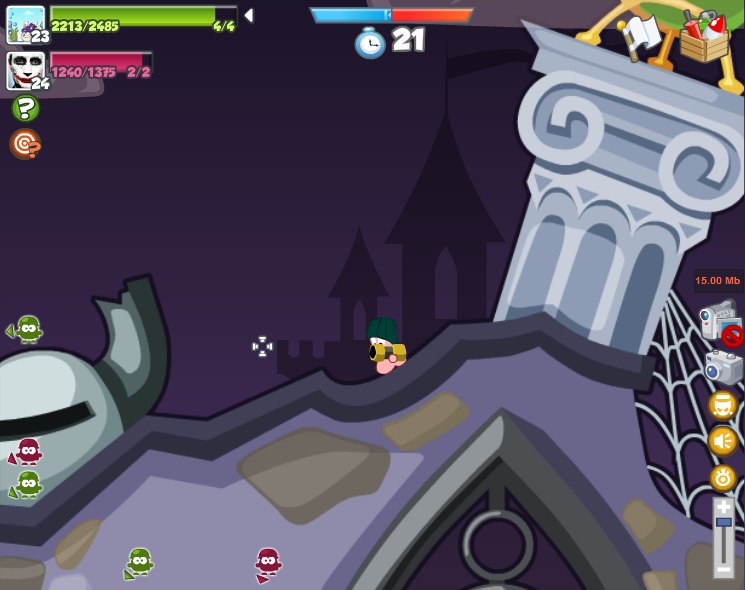745x590 pixels.
Task: Open the green question mark help
Action: (x=25, y=108)
